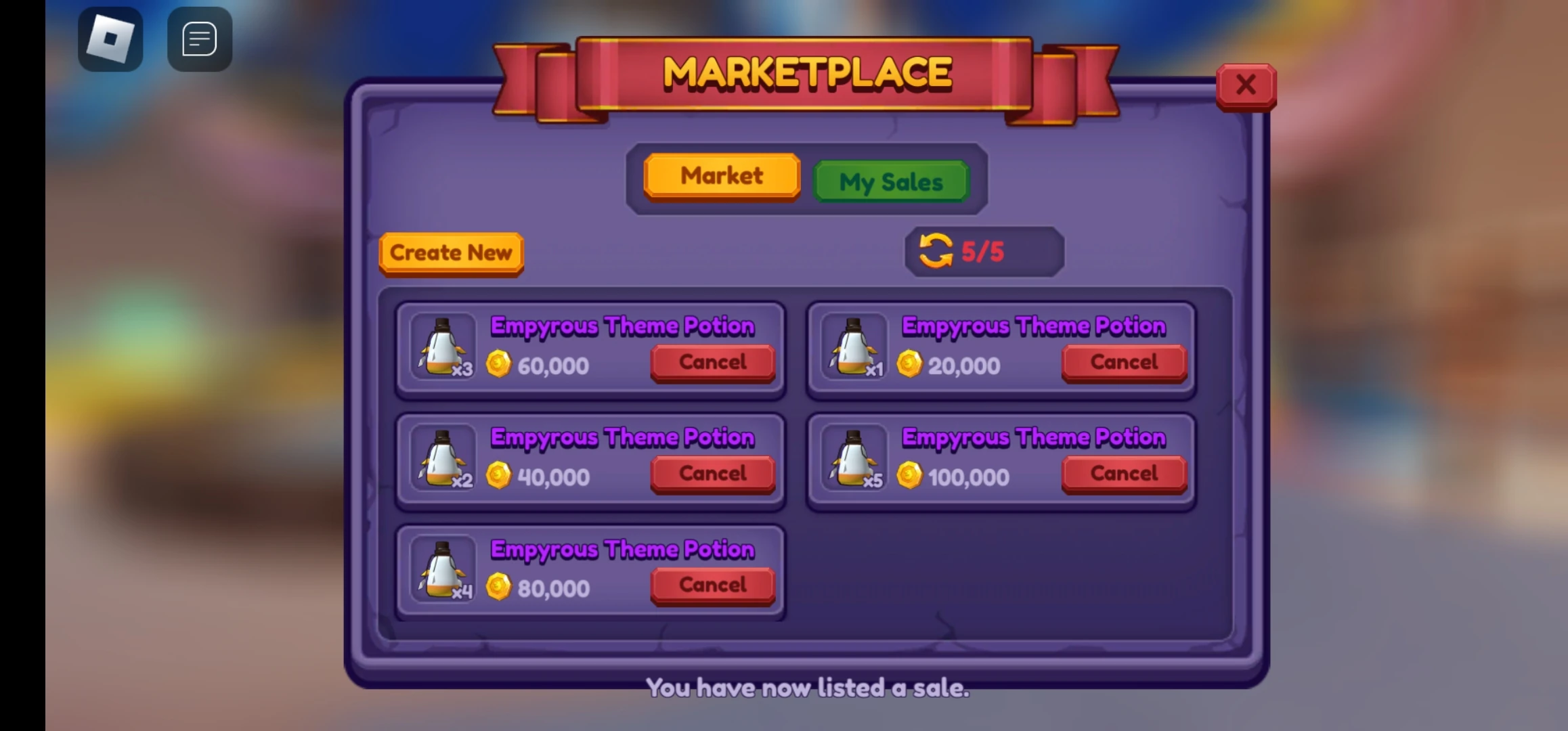The height and width of the screenshot is (731, 1568).
Task: Click the refresh listings icon showing 5/5
Action: click(936, 251)
